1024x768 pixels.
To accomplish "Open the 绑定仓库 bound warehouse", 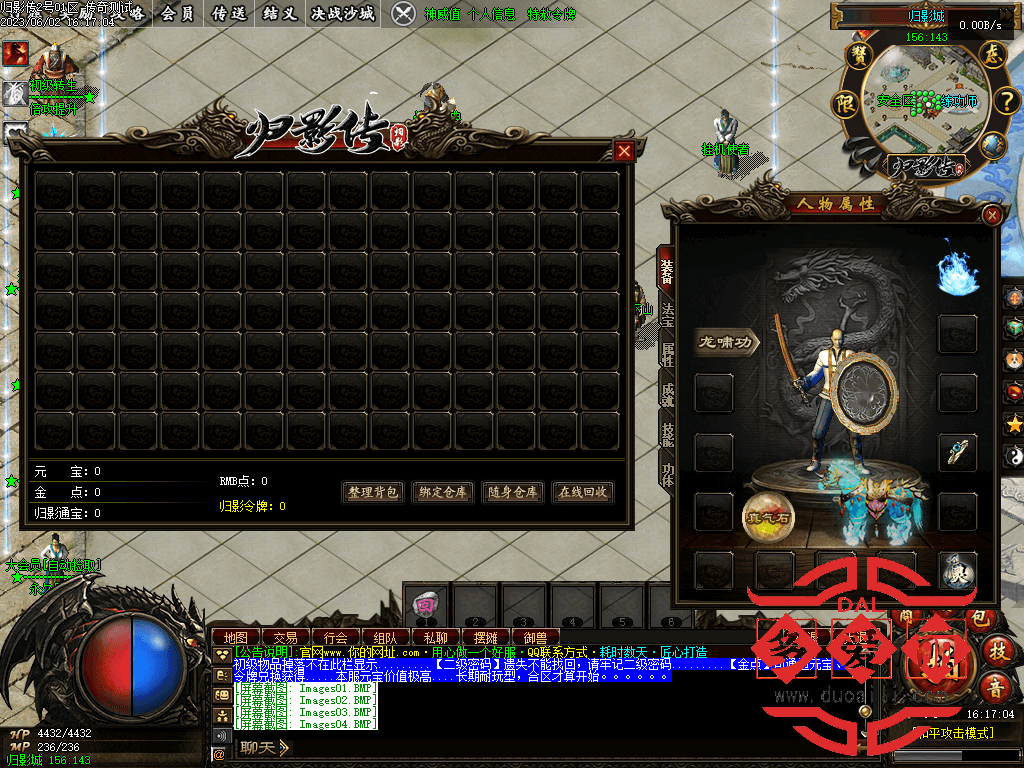I will pos(443,492).
